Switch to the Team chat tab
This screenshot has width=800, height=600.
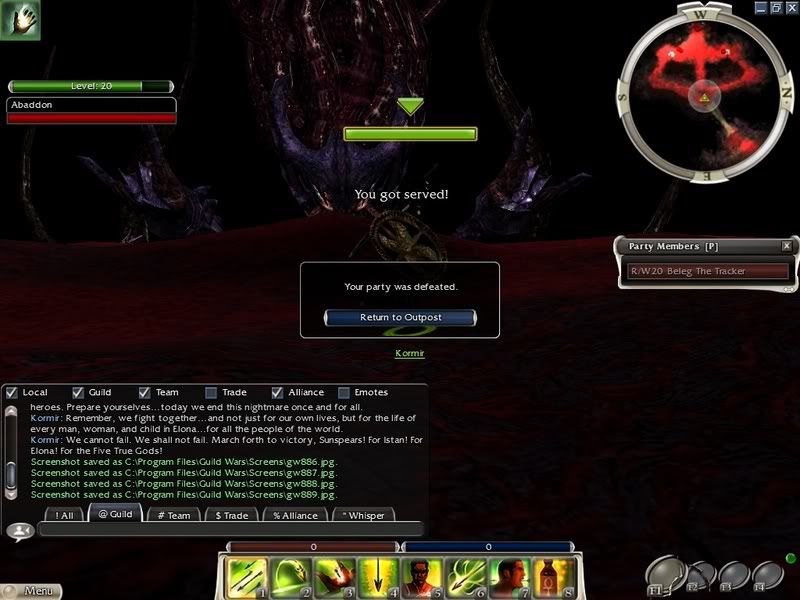click(x=174, y=515)
